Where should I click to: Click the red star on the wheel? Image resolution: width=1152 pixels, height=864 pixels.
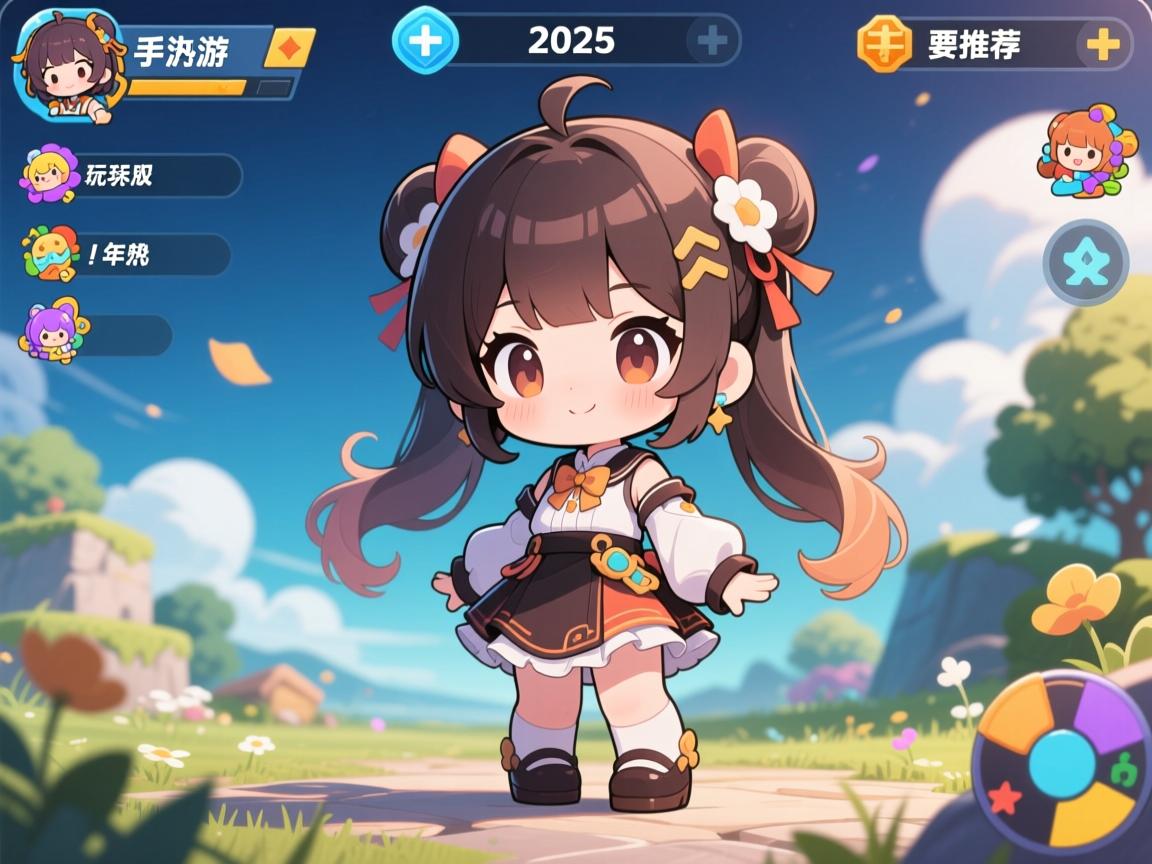click(x=1004, y=797)
